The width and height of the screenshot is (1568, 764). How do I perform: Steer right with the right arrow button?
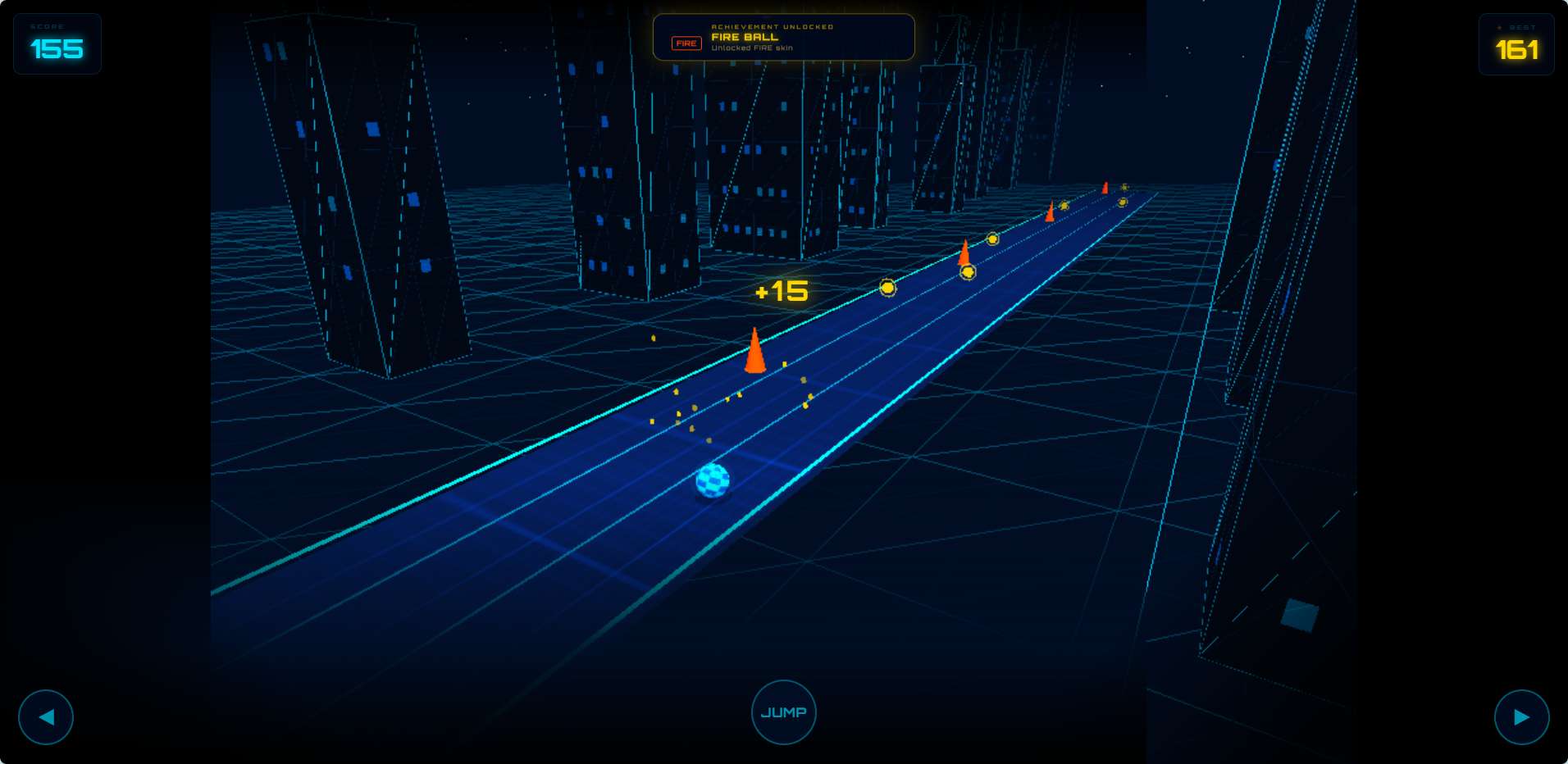[x=1521, y=717]
